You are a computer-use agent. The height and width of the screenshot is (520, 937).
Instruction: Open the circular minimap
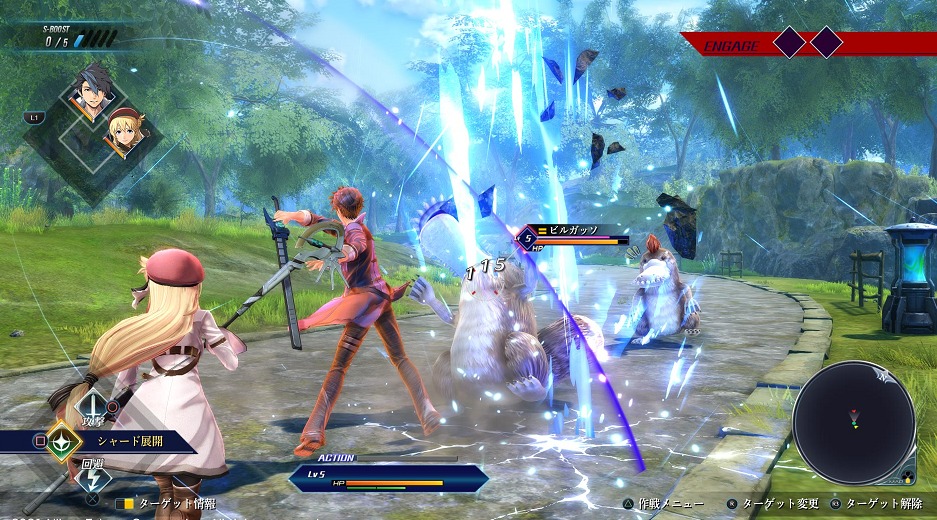click(x=853, y=422)
